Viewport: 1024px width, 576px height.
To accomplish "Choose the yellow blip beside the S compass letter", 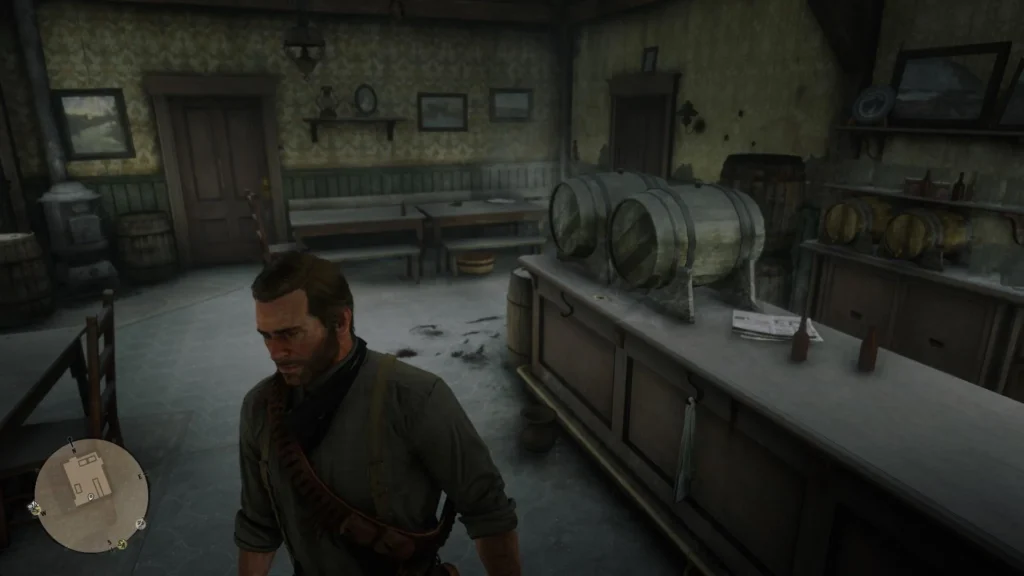I will 121,544.
